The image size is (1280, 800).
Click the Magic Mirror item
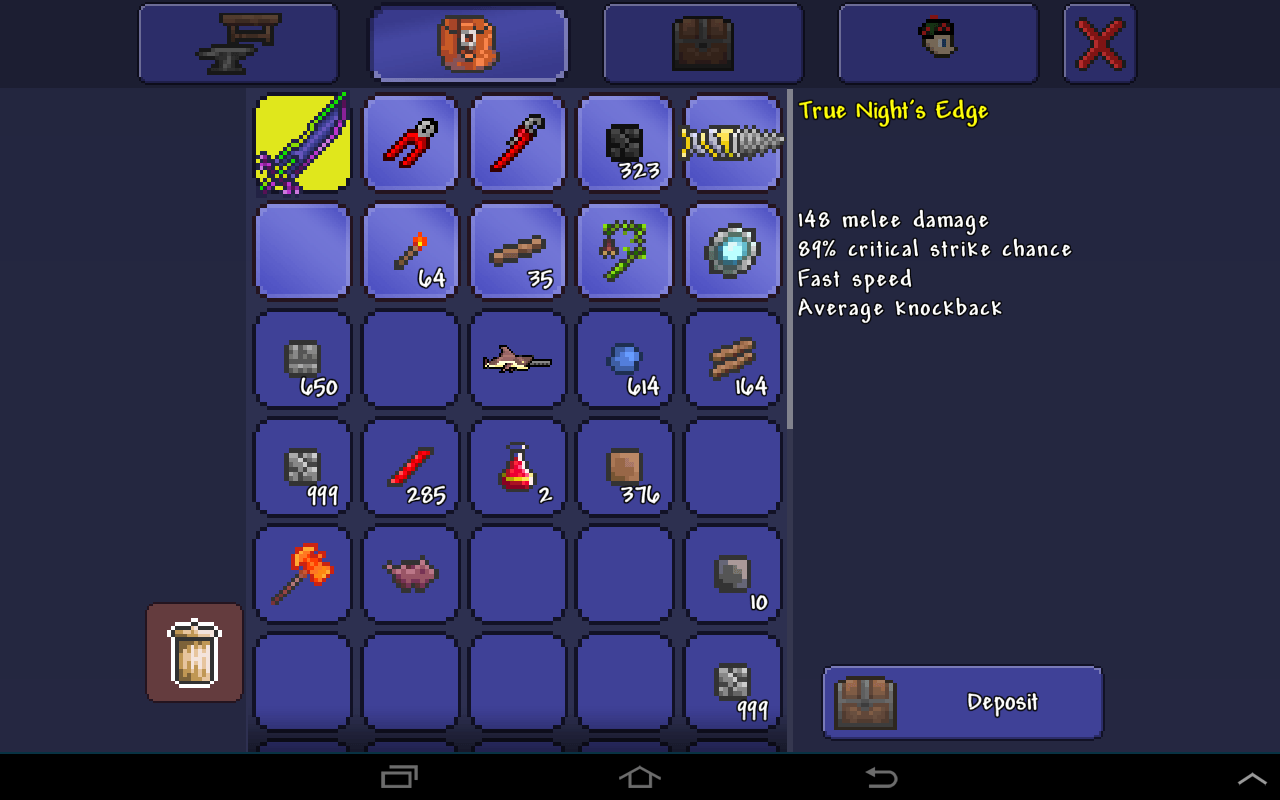click(733, 250)
